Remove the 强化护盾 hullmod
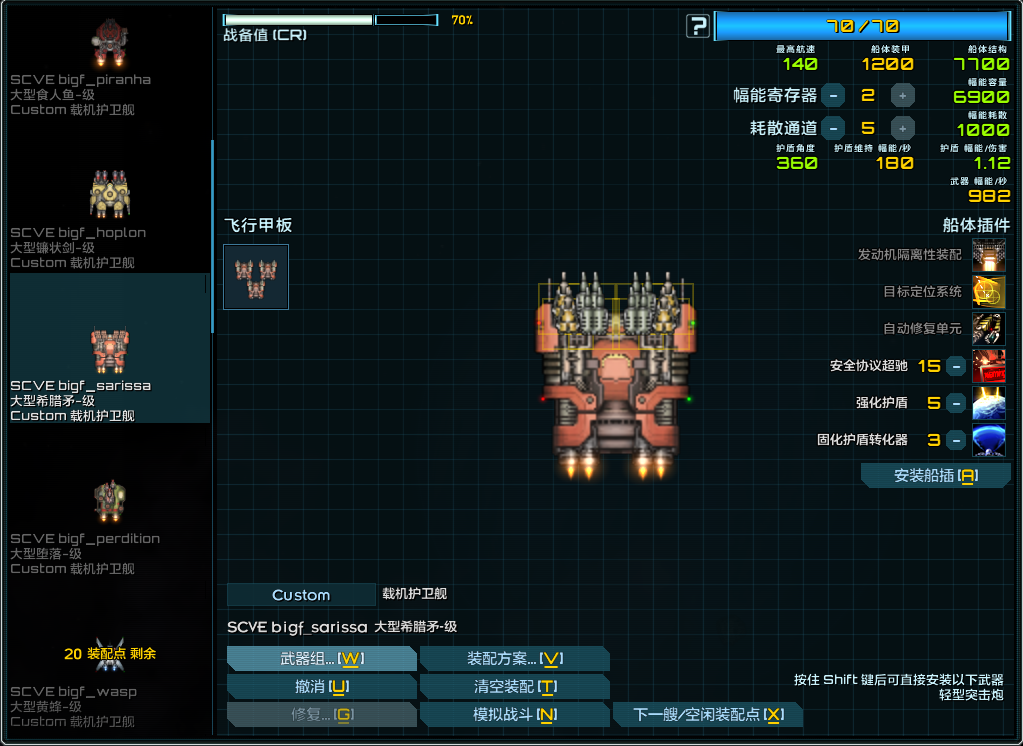This screenshot has width=1023, height=746. [956, 403]
